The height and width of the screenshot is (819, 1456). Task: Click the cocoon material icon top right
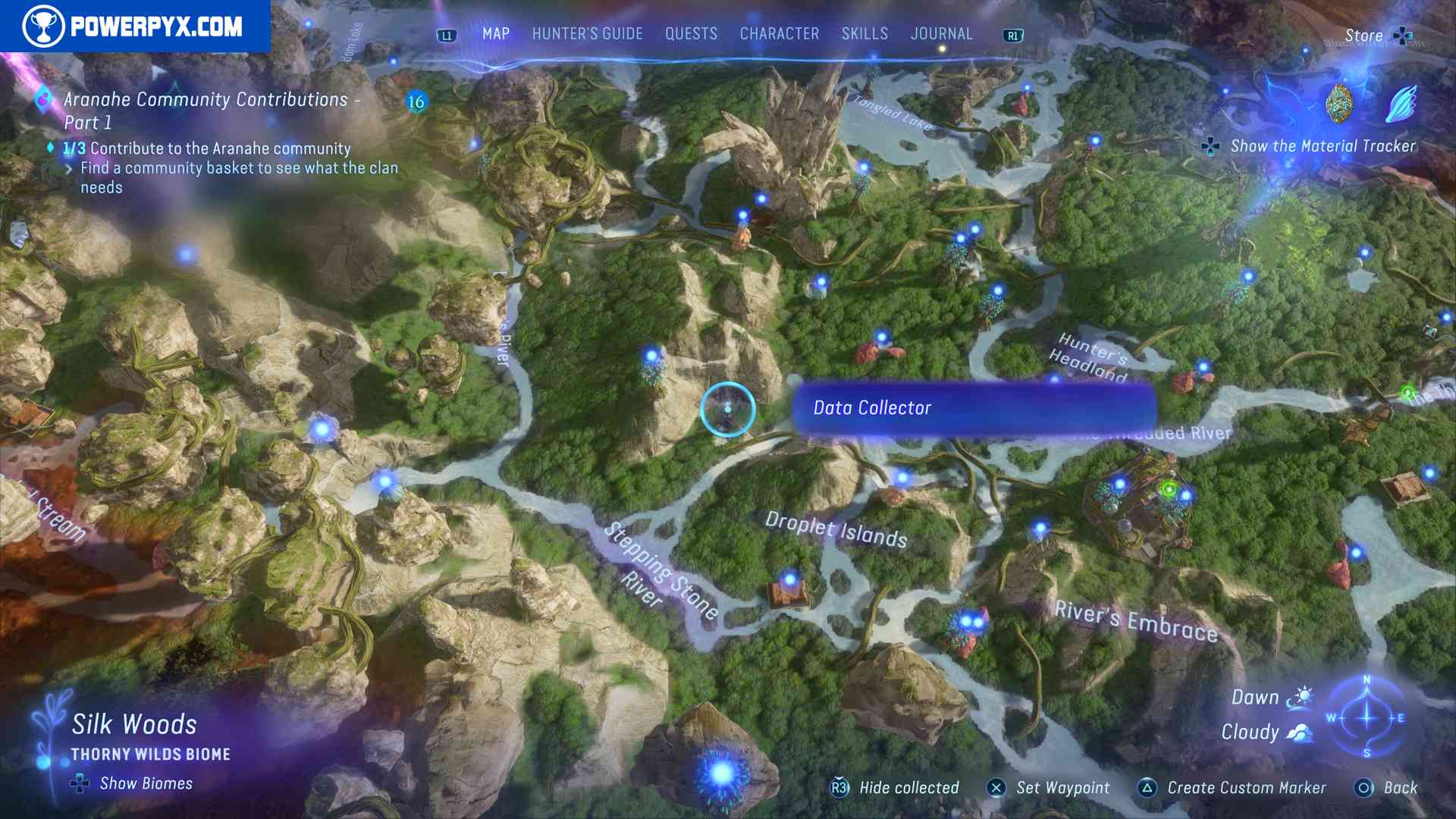[1339, 104]
